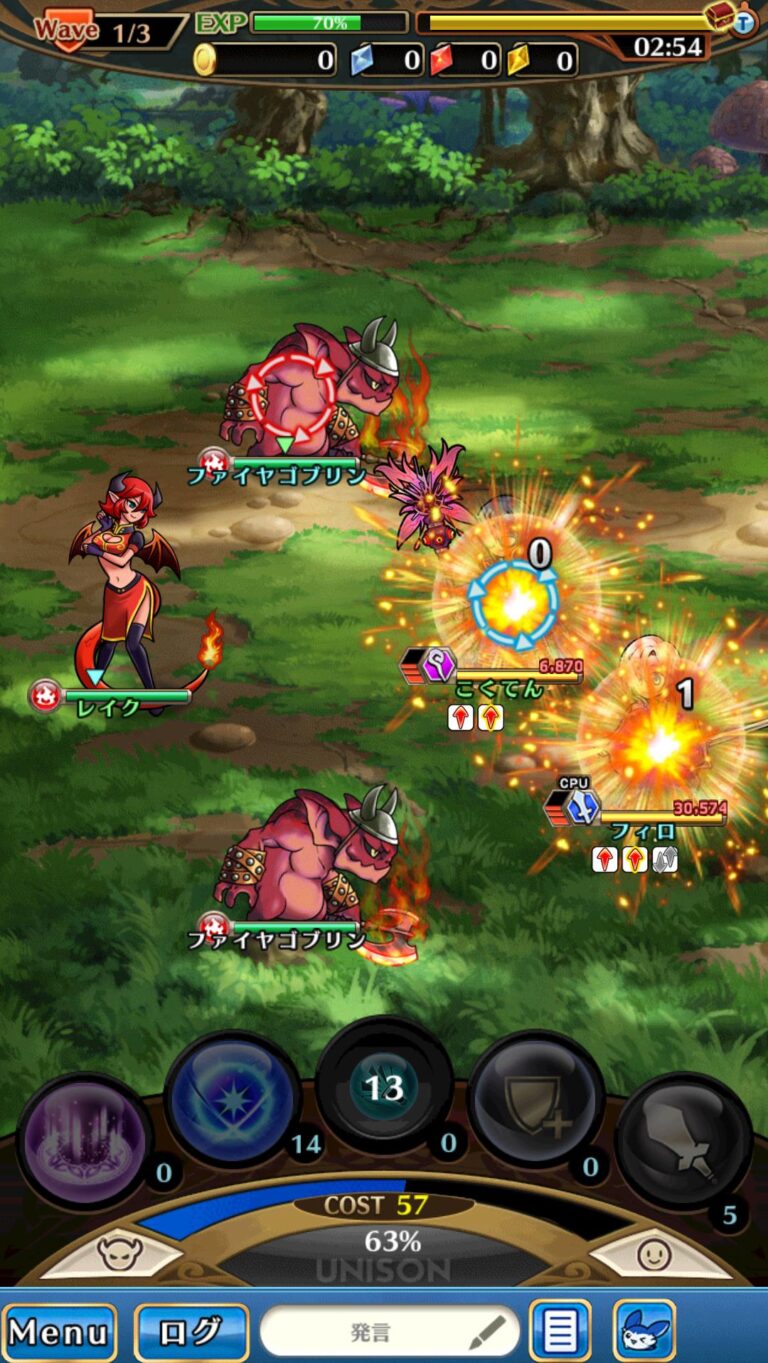This screenshot has width=768, height=1363.
Task: Open the battle log (ログ)
Action: click(x=191, y=1332)
